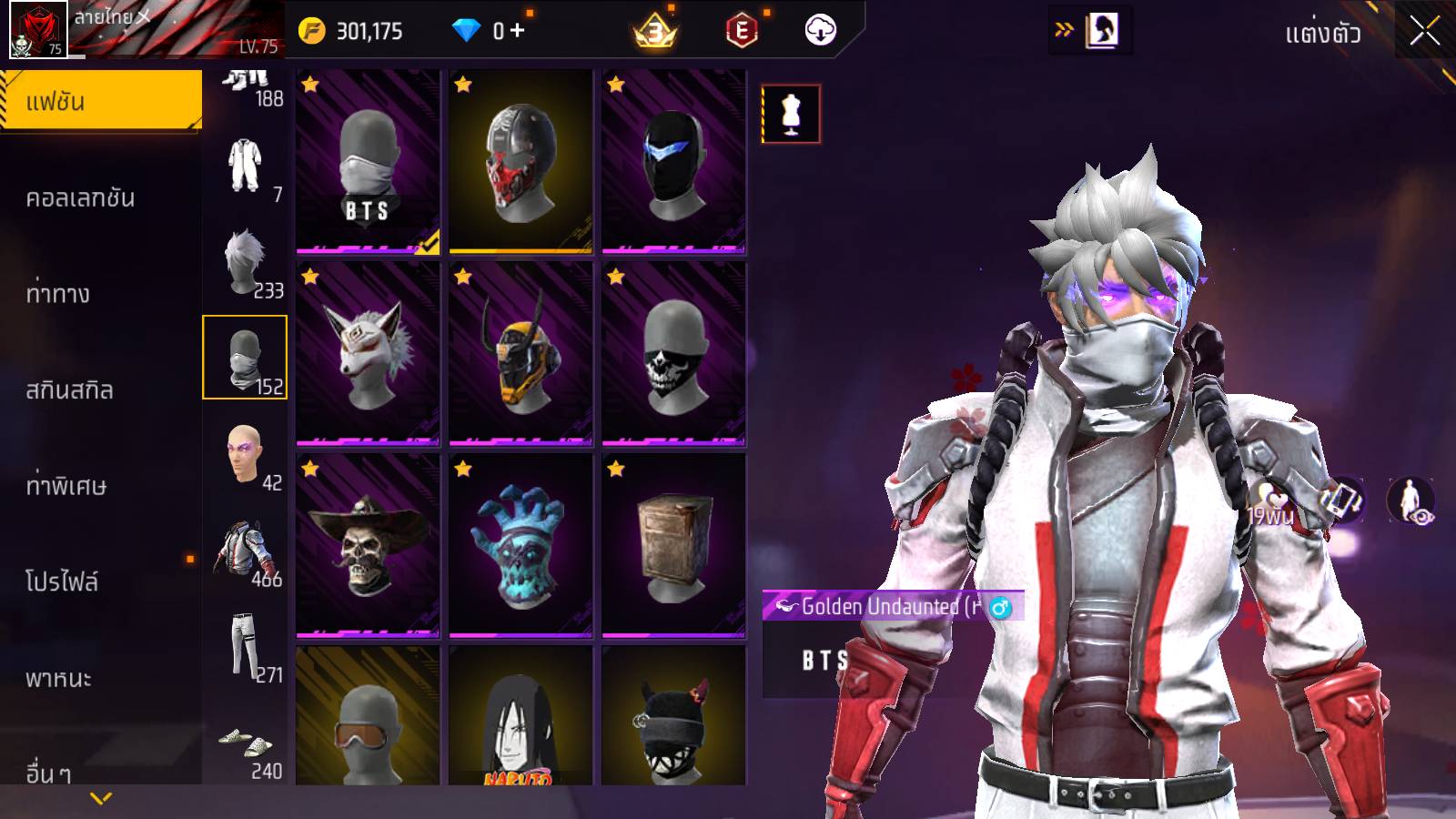
Task: Pick the skull cowboy hat mask
Action: (368, 545)
